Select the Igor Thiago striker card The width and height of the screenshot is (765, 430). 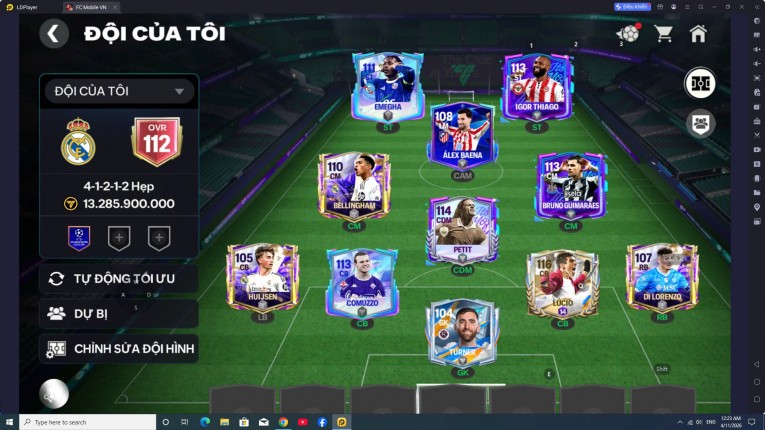(538, 87)
